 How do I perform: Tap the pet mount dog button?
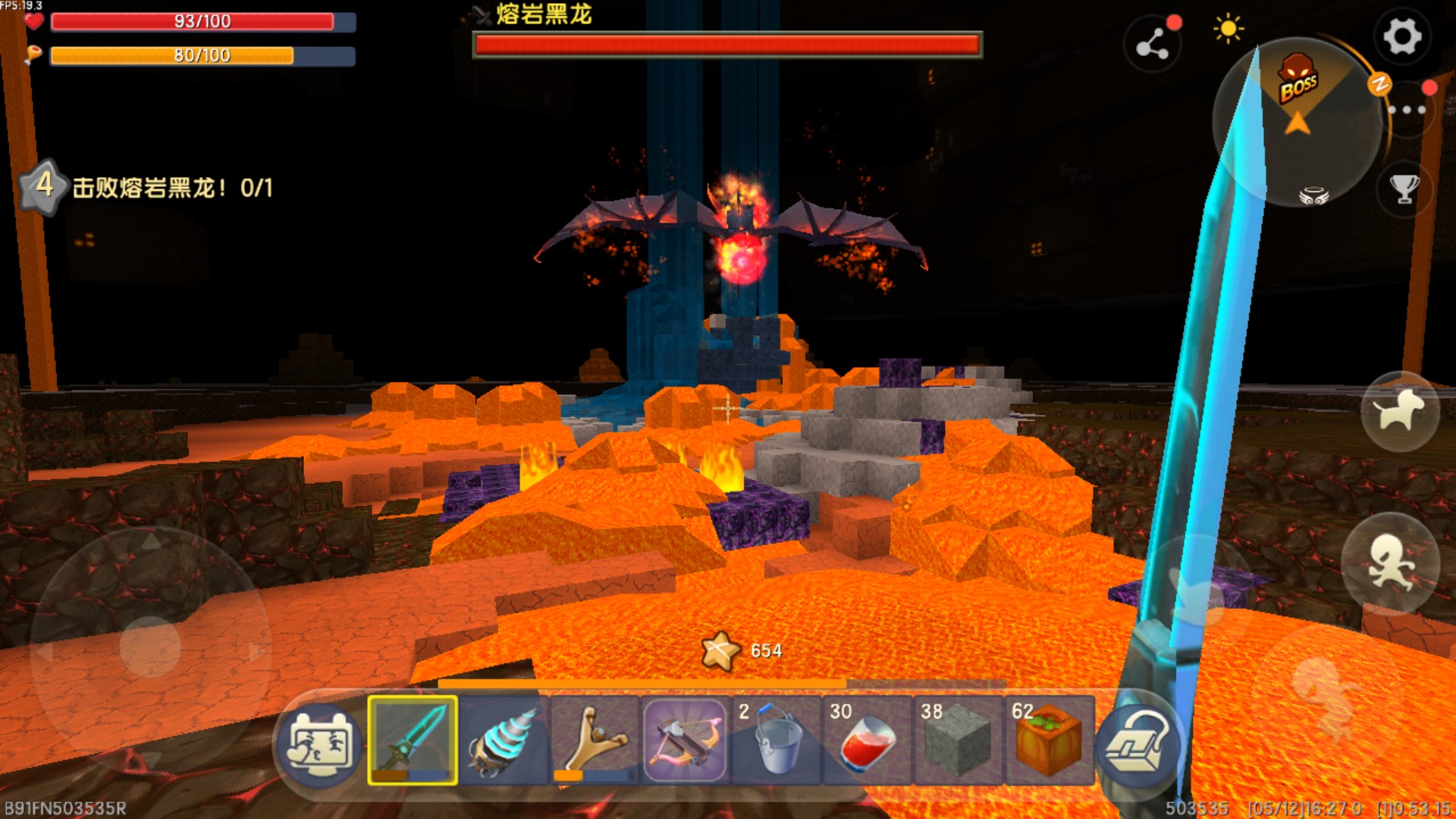[1400, 412]
